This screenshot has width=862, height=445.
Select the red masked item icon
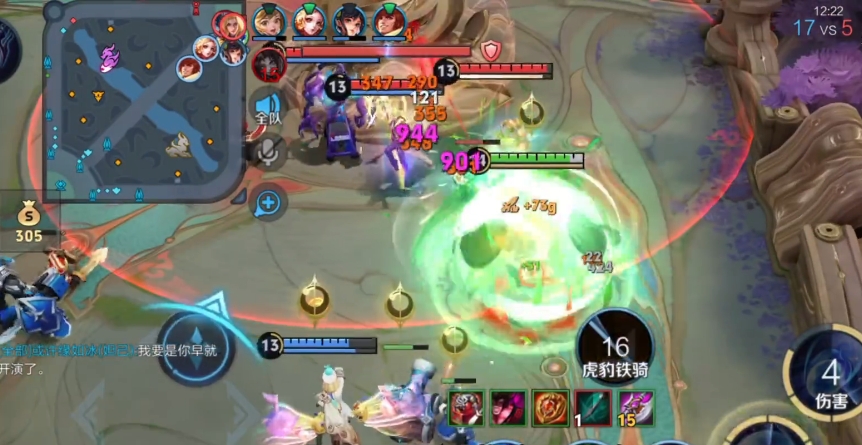[x=467, y=408]
